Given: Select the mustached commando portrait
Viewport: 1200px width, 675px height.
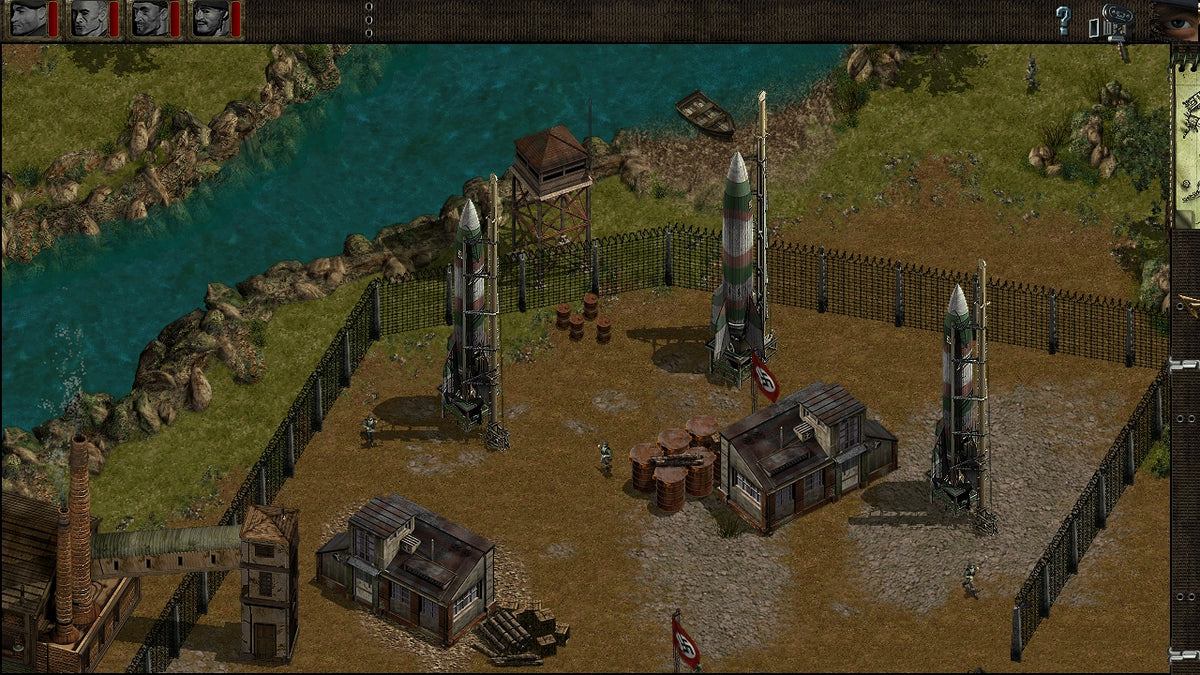Looking at the screenshot, I should point(209,18).
